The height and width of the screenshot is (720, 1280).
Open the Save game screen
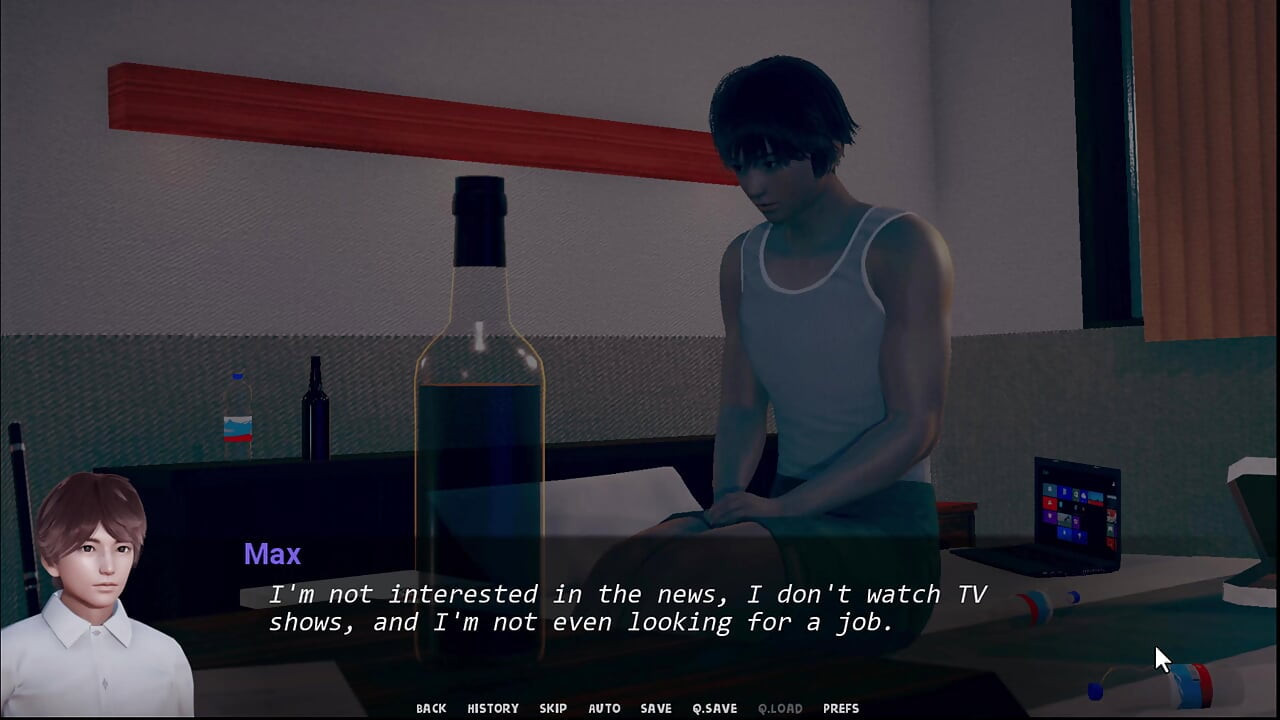coord(656,708)
